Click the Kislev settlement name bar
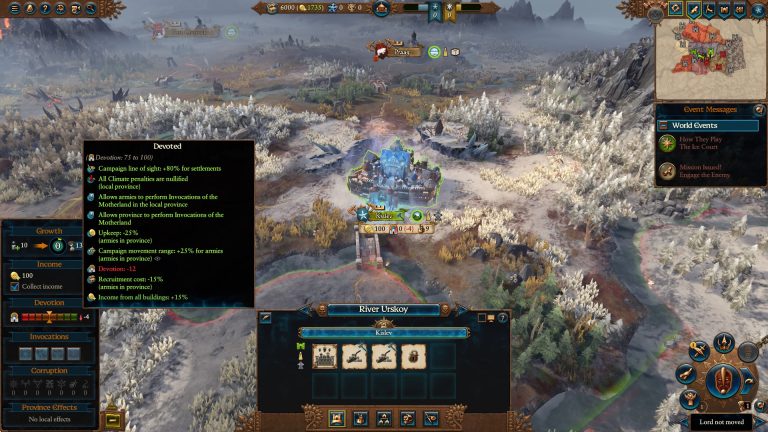Image resolution: width=768 pixels, height=432 pixels. point(384,333)
